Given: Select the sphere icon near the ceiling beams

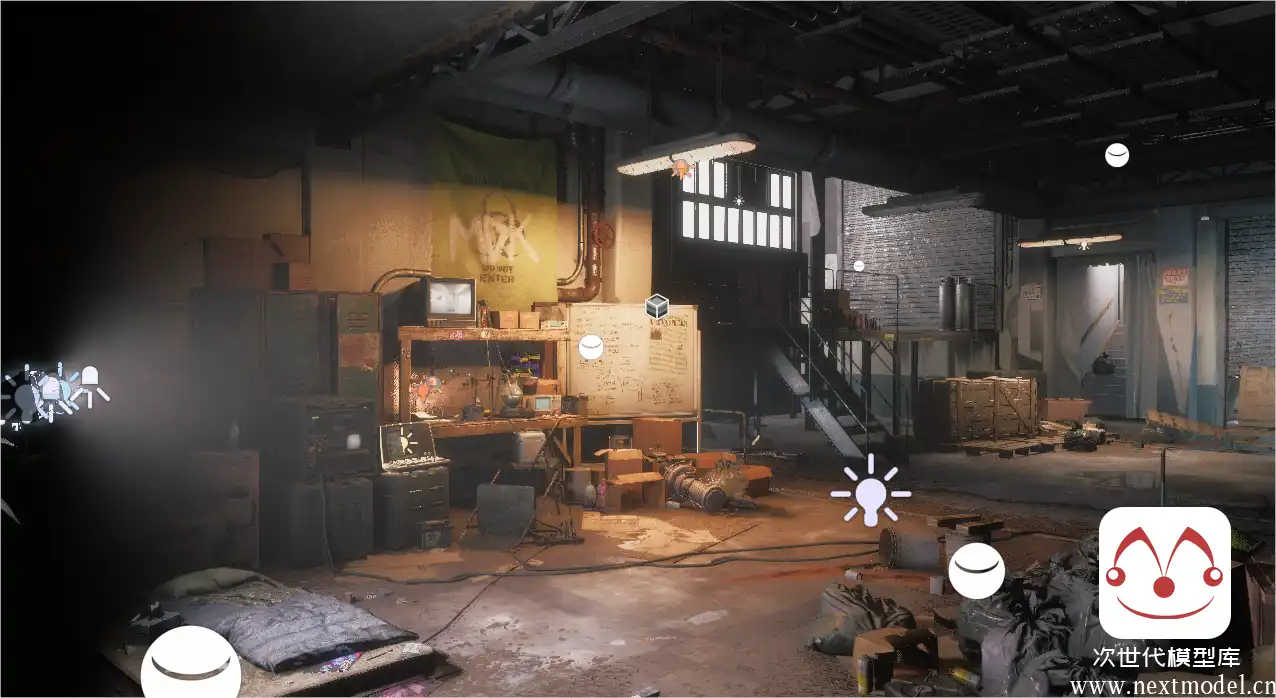Looking at the screenshot, I should [x=1116, y=155].
